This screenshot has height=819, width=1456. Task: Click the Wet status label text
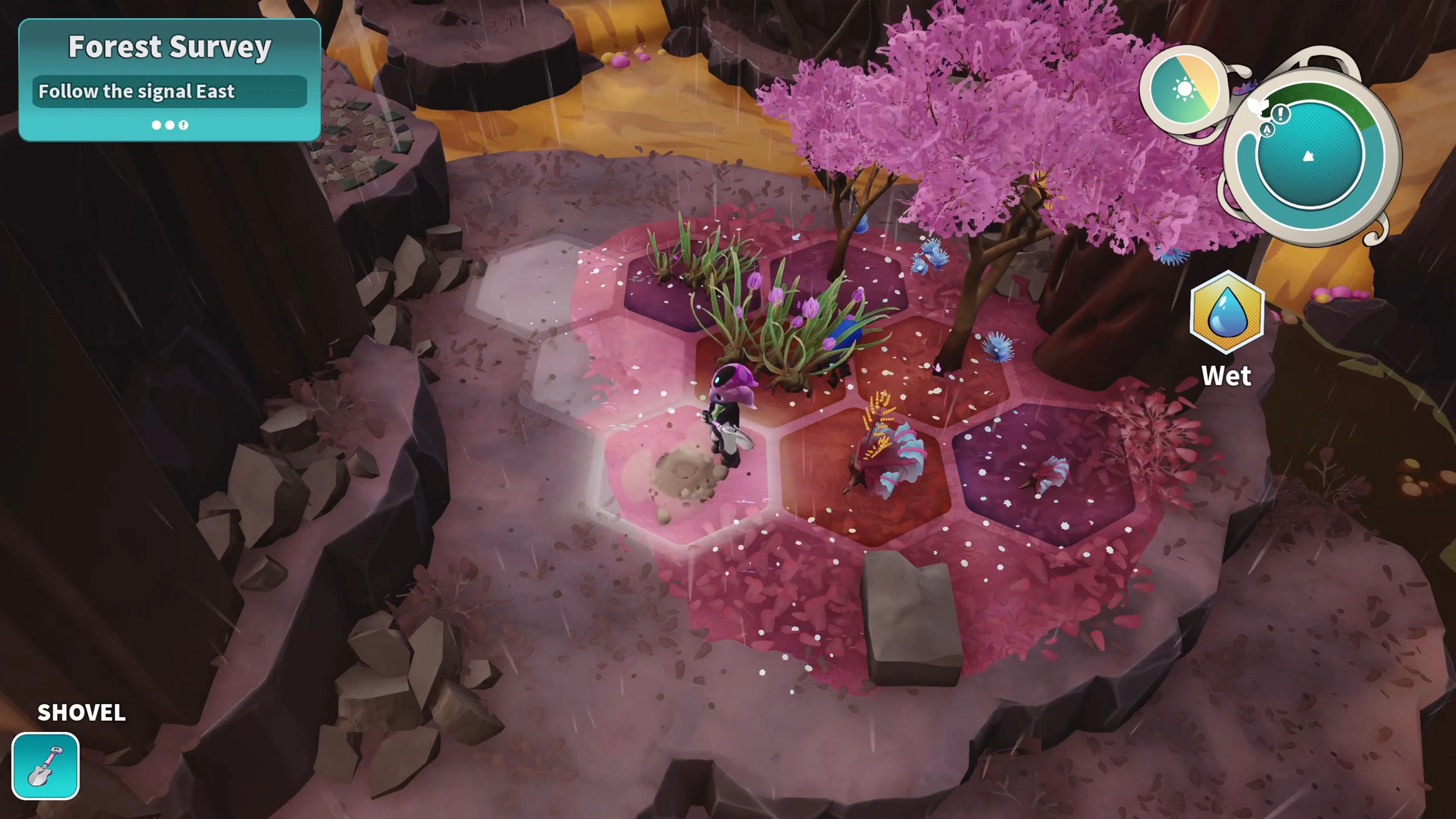click(x=1227, y=375)
